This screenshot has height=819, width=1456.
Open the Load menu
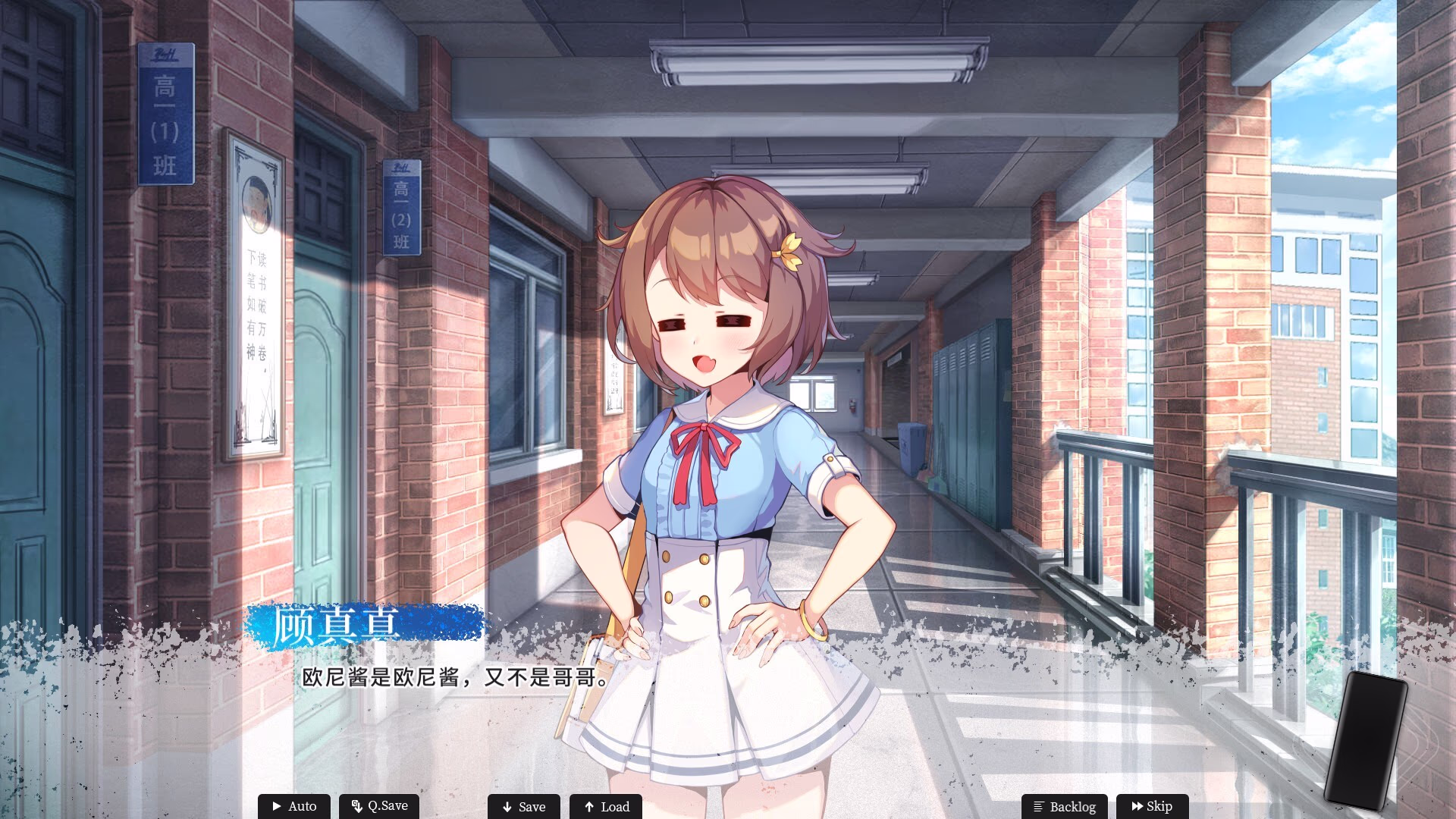[606, 806]
